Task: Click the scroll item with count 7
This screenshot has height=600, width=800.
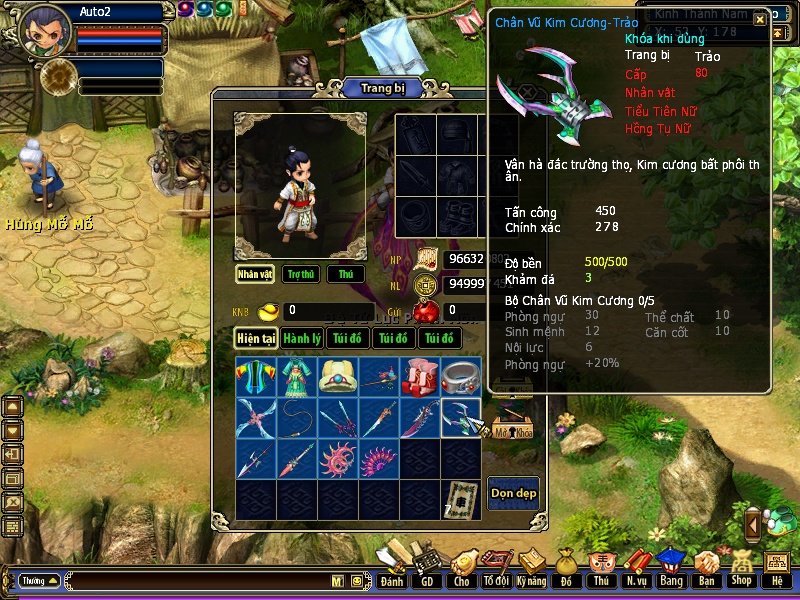Action: pyautogui.click(x=461, y=499)
